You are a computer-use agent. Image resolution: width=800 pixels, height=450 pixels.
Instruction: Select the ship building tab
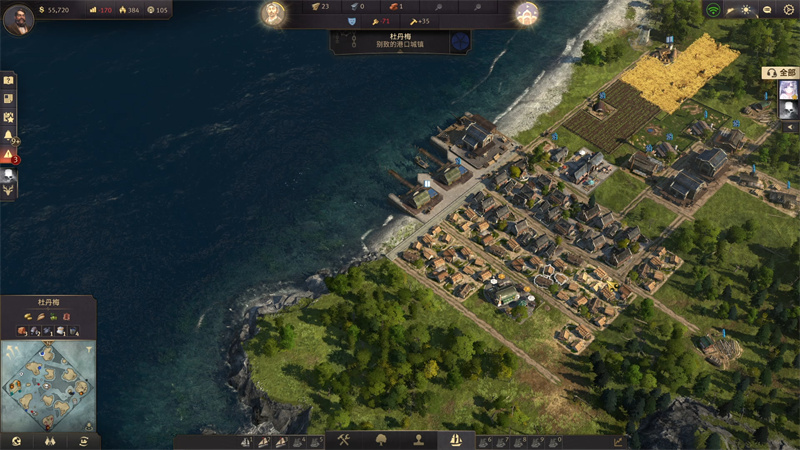click(x=456, y=440)
